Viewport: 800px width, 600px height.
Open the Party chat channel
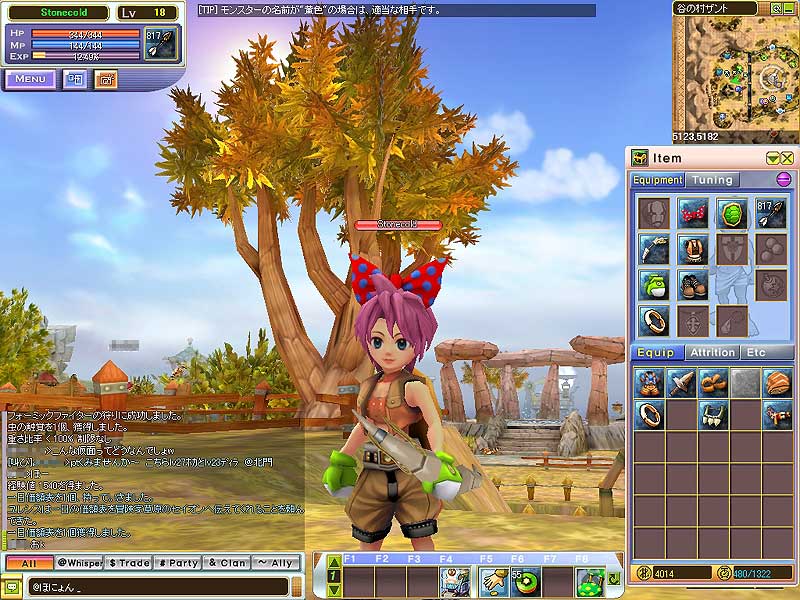[177, 563]
